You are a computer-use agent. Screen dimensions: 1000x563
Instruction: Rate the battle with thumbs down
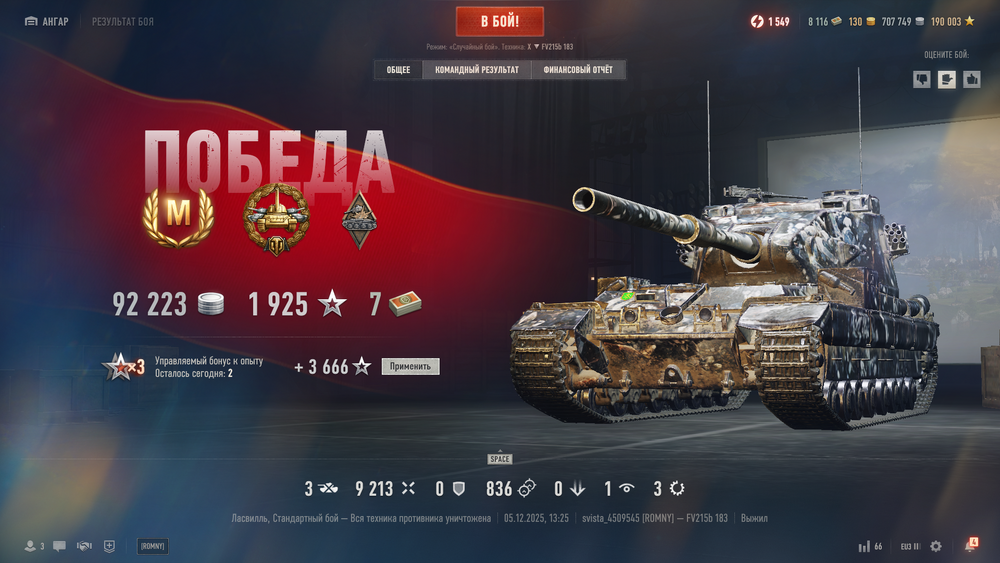tap(922, 79)
